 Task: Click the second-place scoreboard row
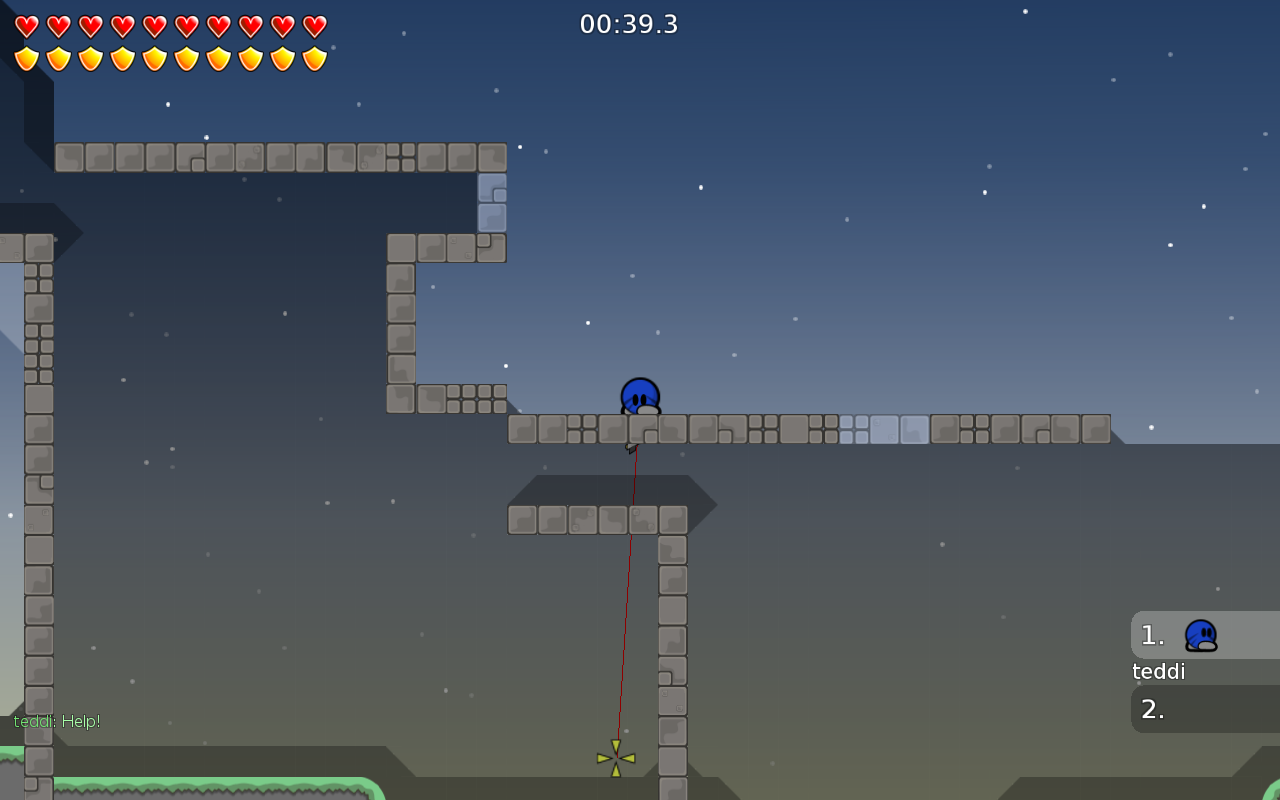[x=1204, y=709]
